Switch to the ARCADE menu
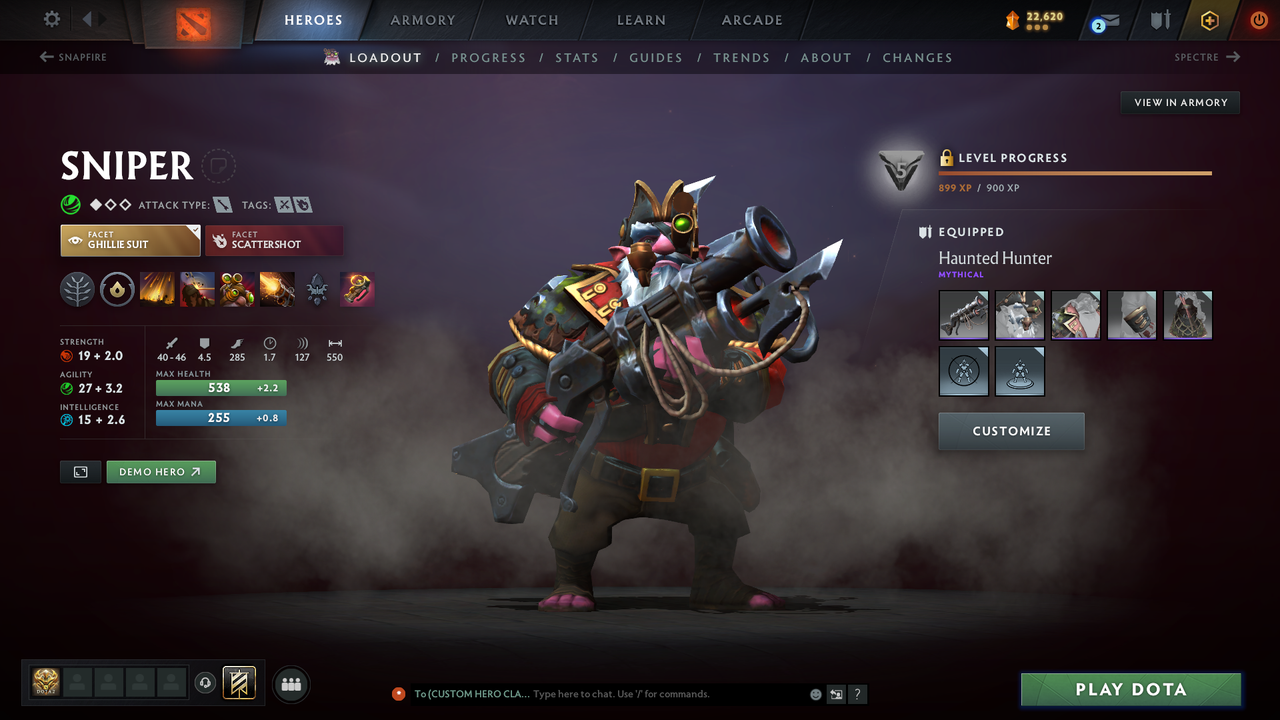Image resolution: width=1280 pixels, height=720 pixels. point(751,20)
